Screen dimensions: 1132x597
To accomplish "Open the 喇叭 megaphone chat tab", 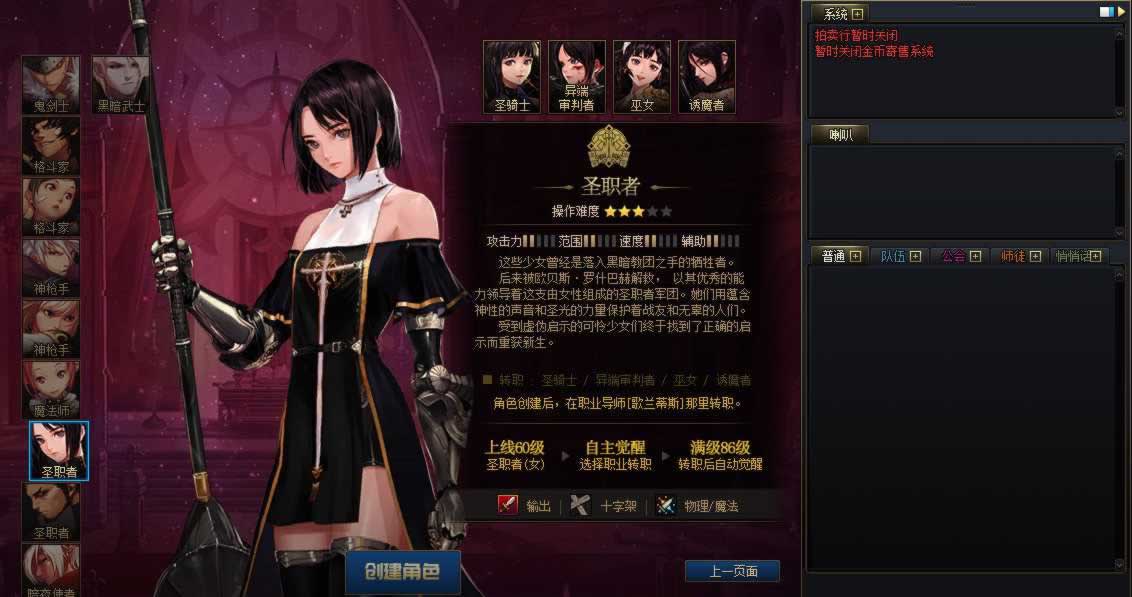I will pos(838,135).
